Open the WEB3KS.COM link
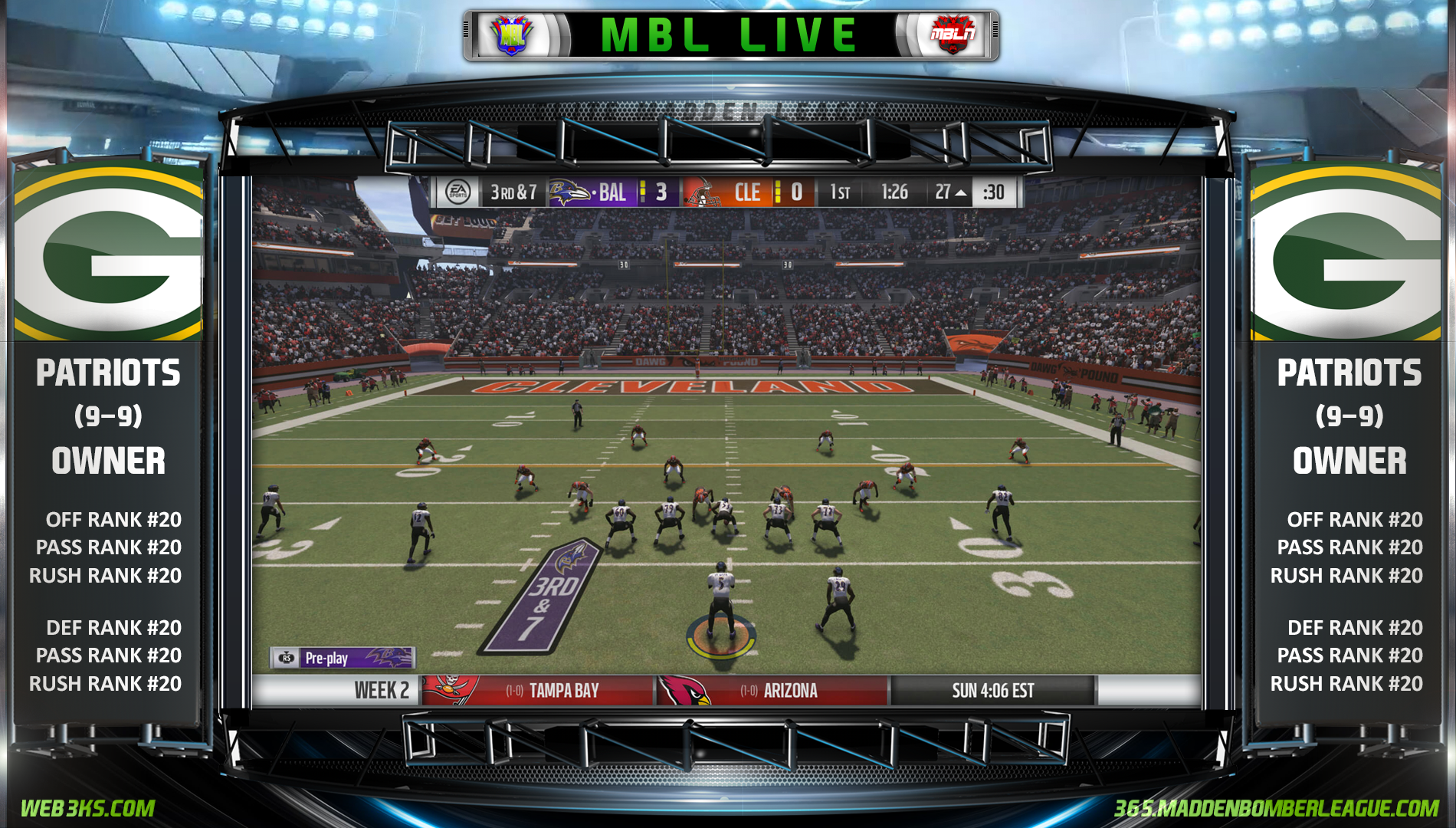 point(87,808)
